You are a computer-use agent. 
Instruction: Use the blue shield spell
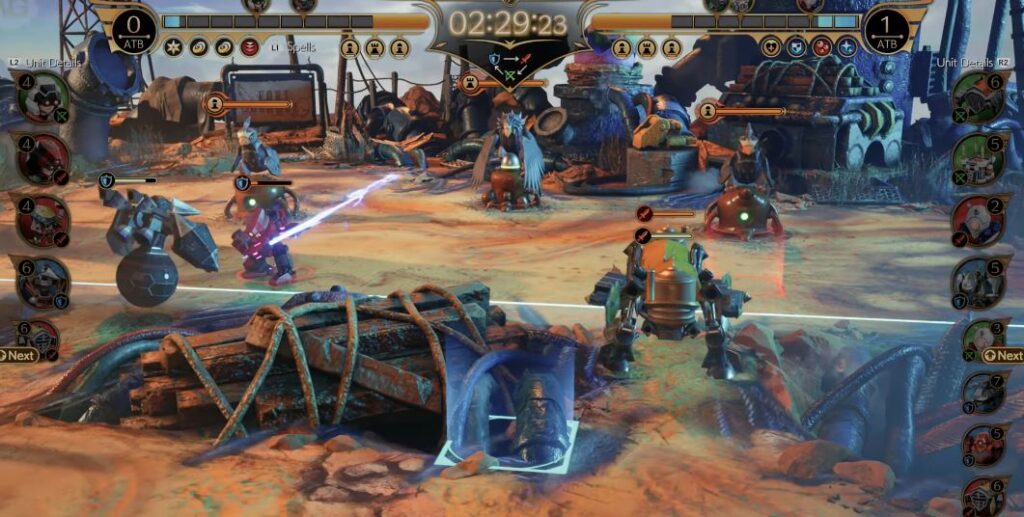coord(796,47)
